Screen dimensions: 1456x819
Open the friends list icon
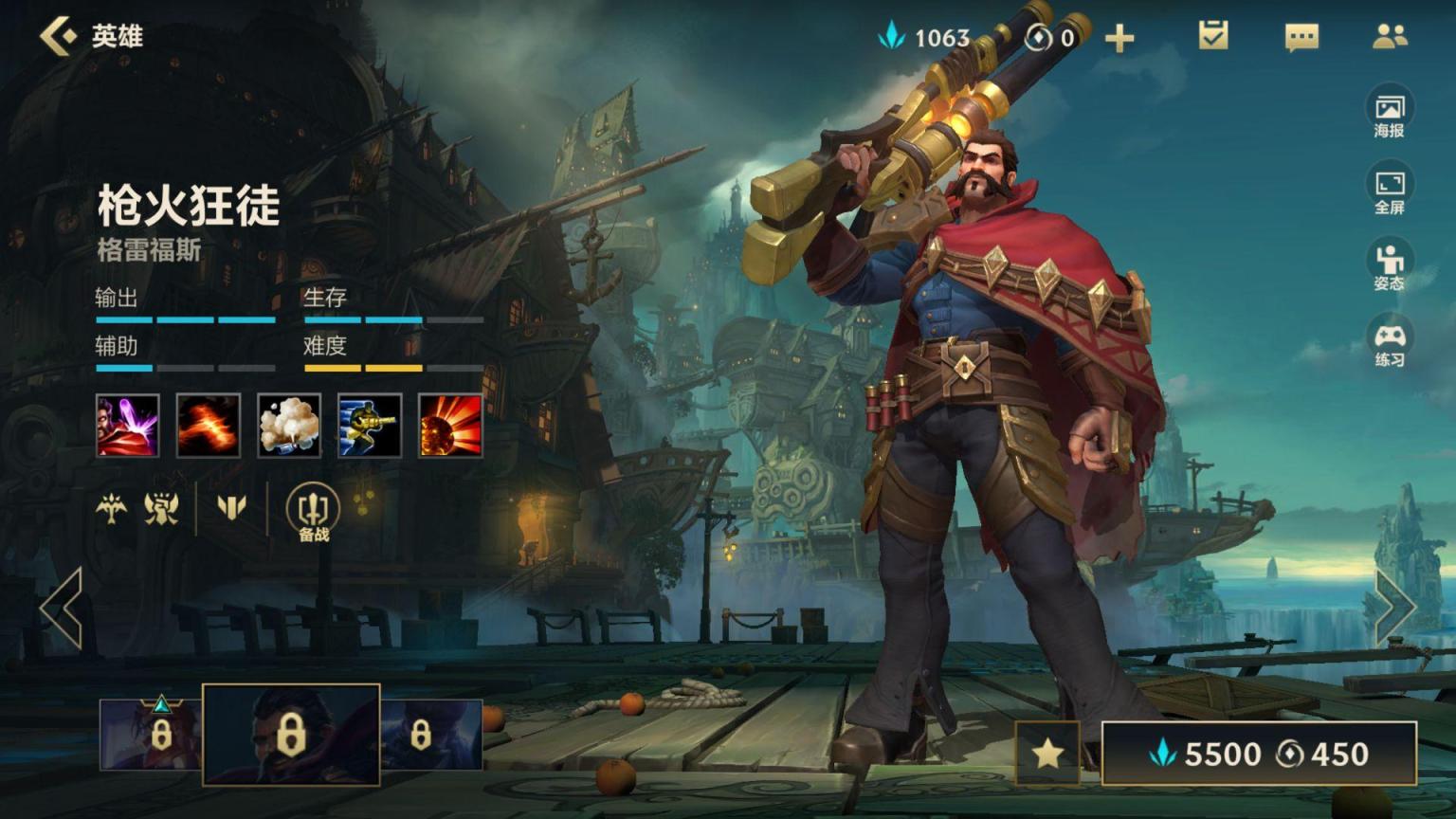coord(1390,37)
